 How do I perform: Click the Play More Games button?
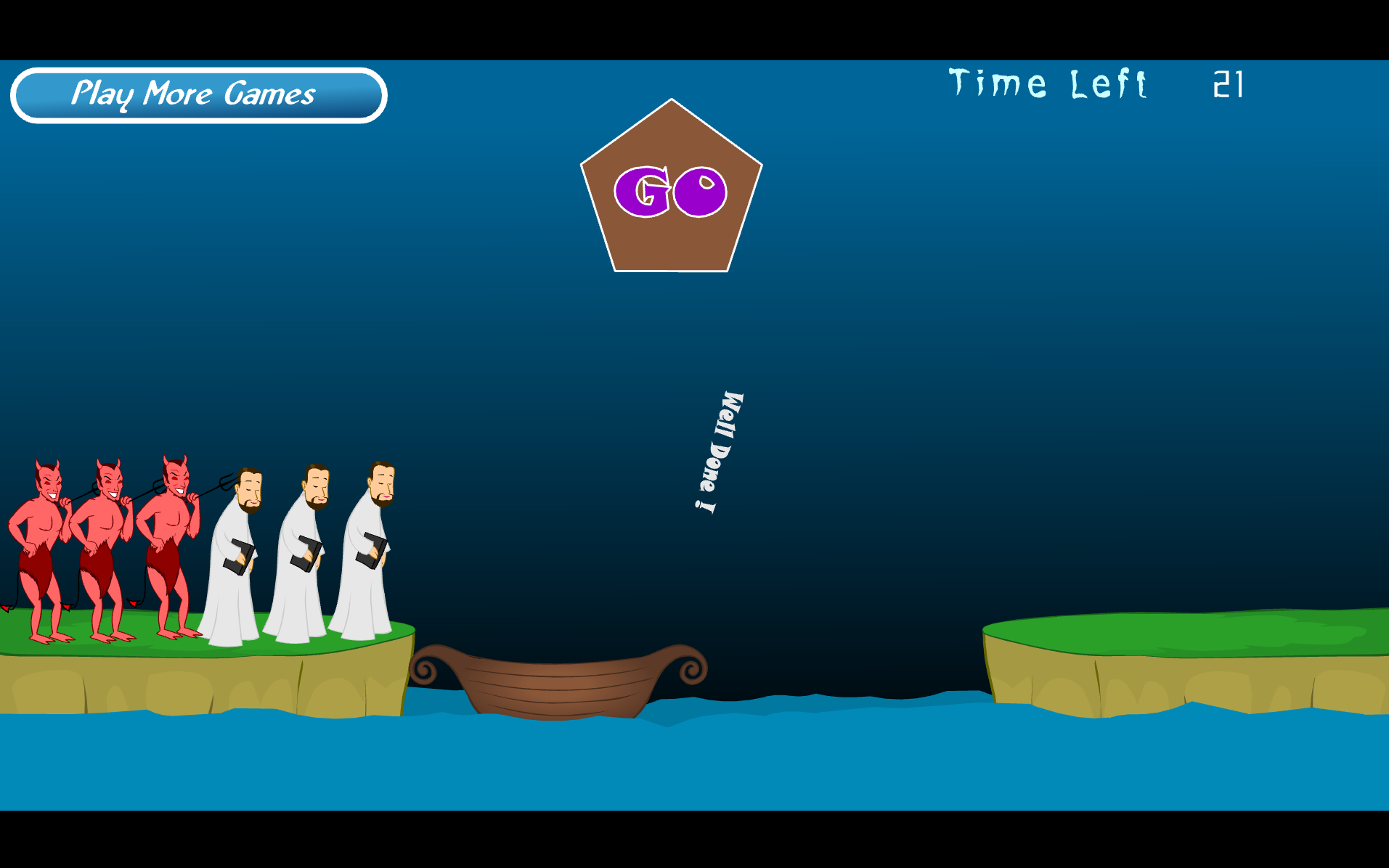point(198,95)
